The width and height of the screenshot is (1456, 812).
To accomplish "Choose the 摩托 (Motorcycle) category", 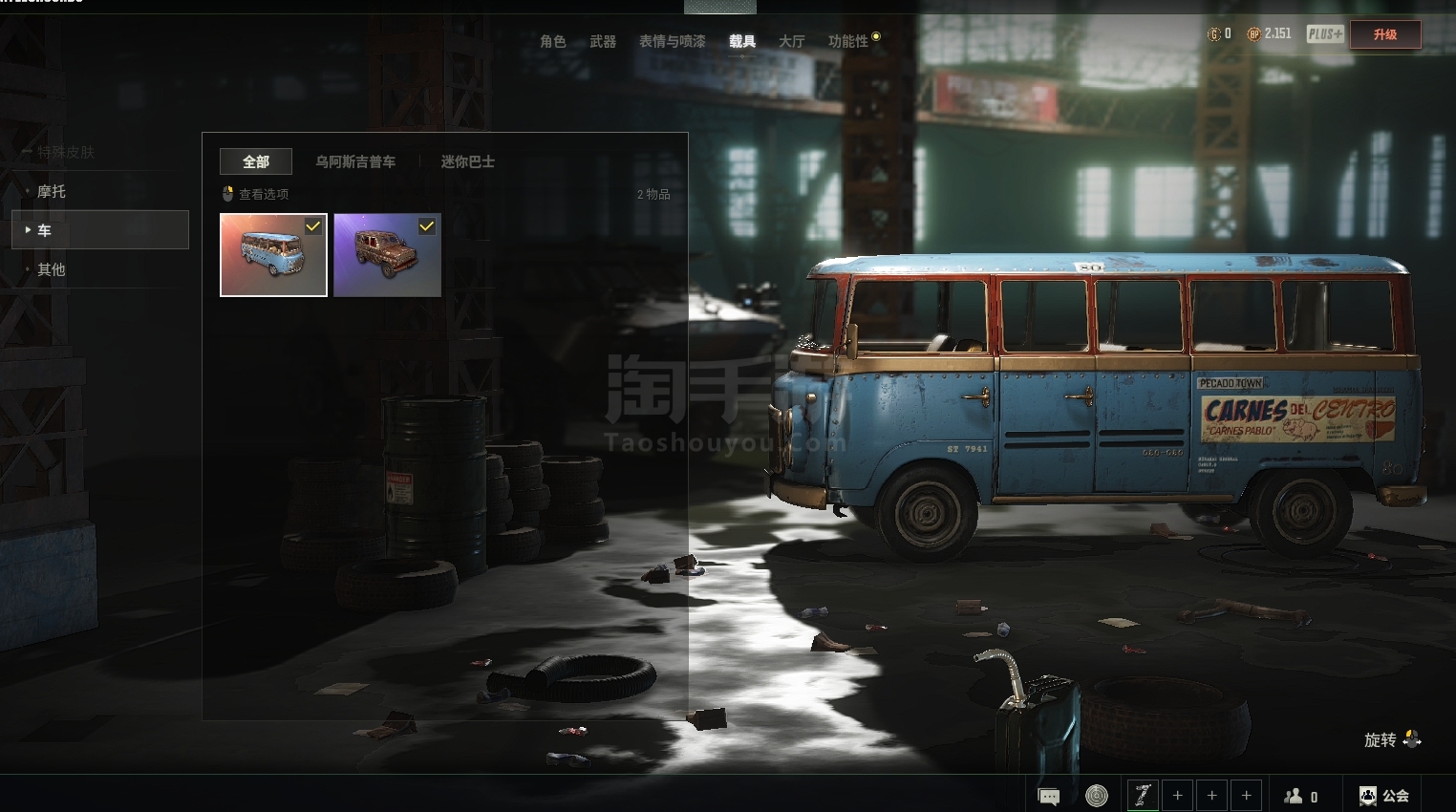I will coord(52,191).
